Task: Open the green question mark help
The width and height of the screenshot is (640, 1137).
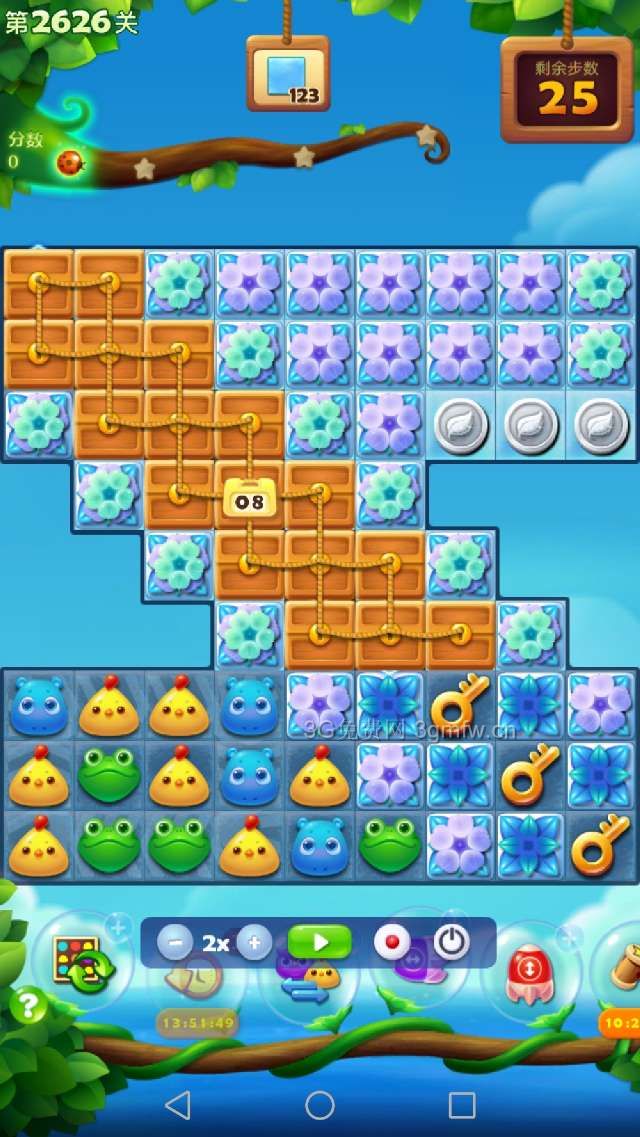Action: pos(28,1005)
